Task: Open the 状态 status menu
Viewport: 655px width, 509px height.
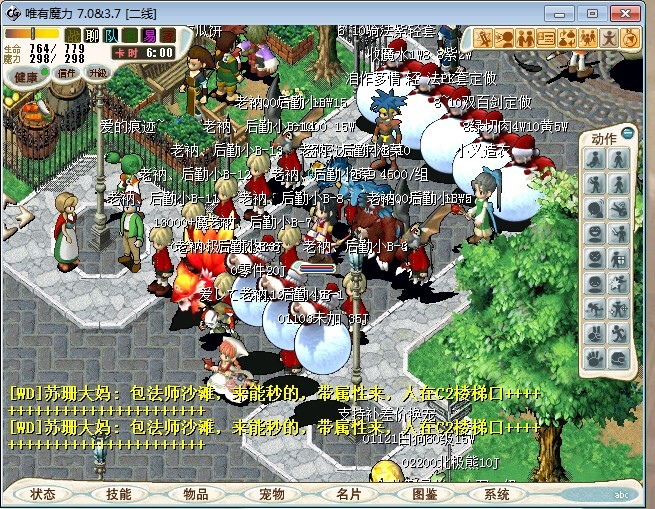Action: (x=43, y=494)
